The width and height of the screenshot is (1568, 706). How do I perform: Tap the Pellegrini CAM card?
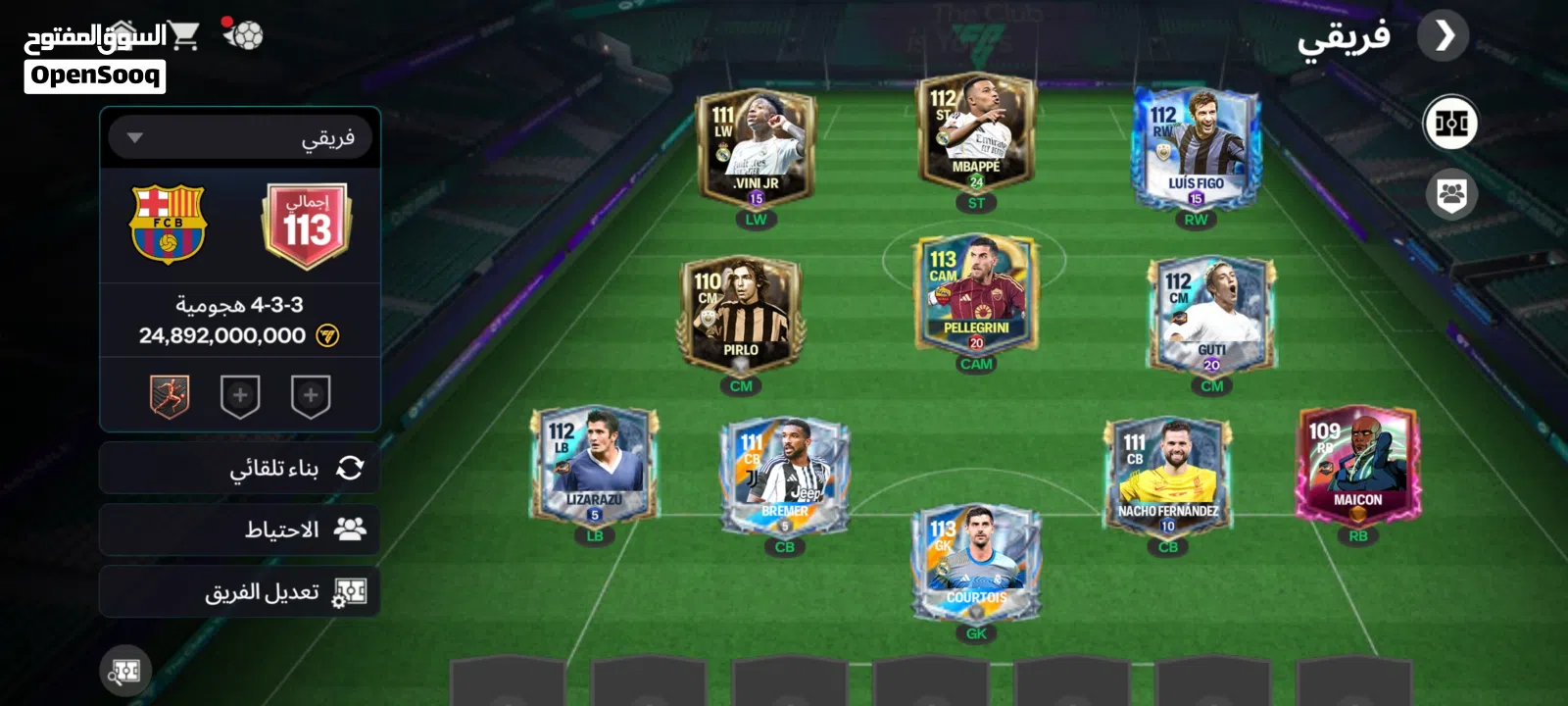point(976,294)
